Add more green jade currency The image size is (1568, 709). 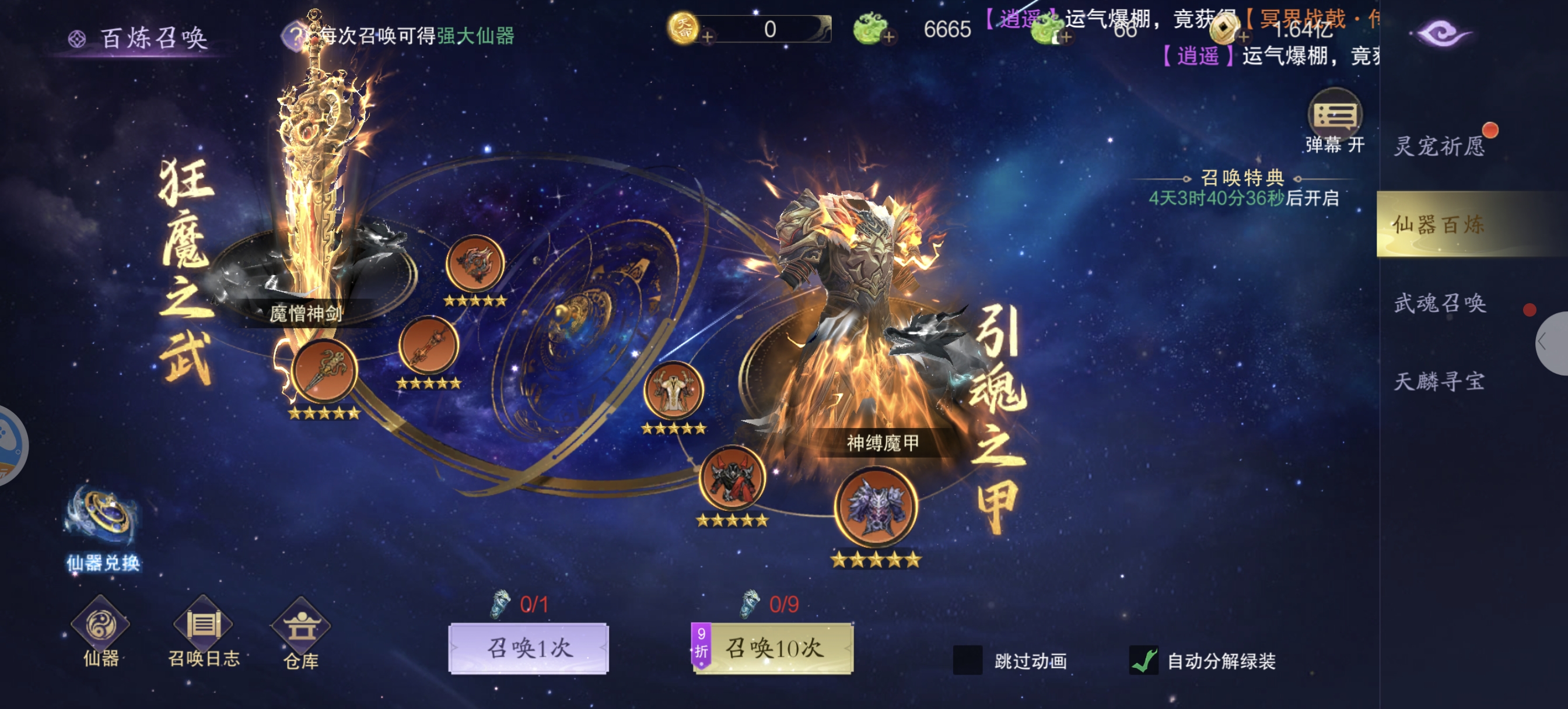(890, 37)
